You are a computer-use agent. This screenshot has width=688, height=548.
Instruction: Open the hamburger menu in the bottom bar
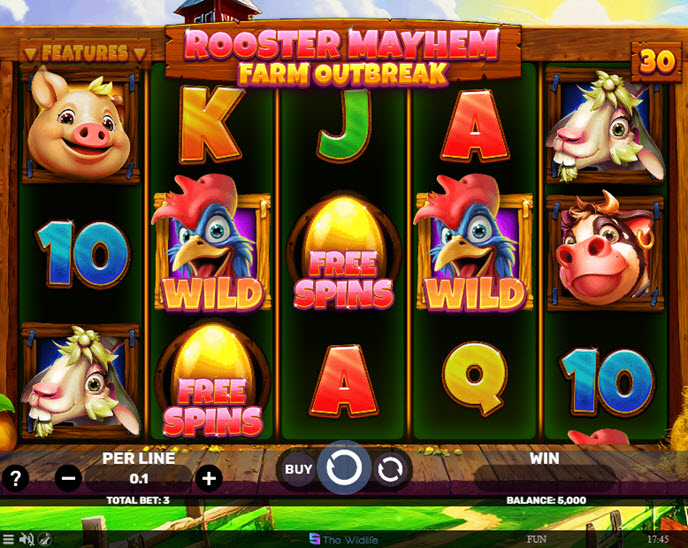[10, 539]
